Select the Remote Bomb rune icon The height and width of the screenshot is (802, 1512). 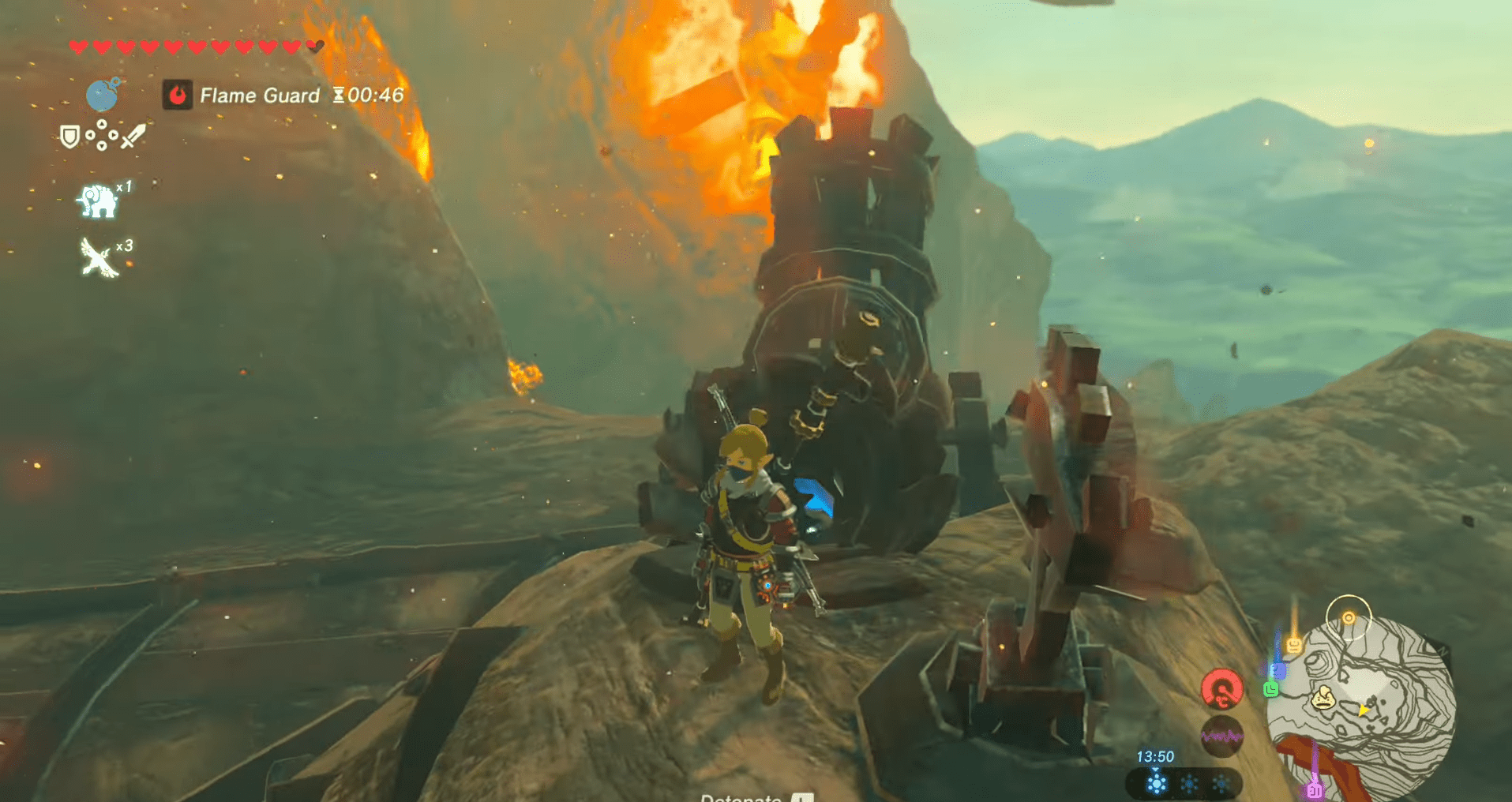(103, 96)
